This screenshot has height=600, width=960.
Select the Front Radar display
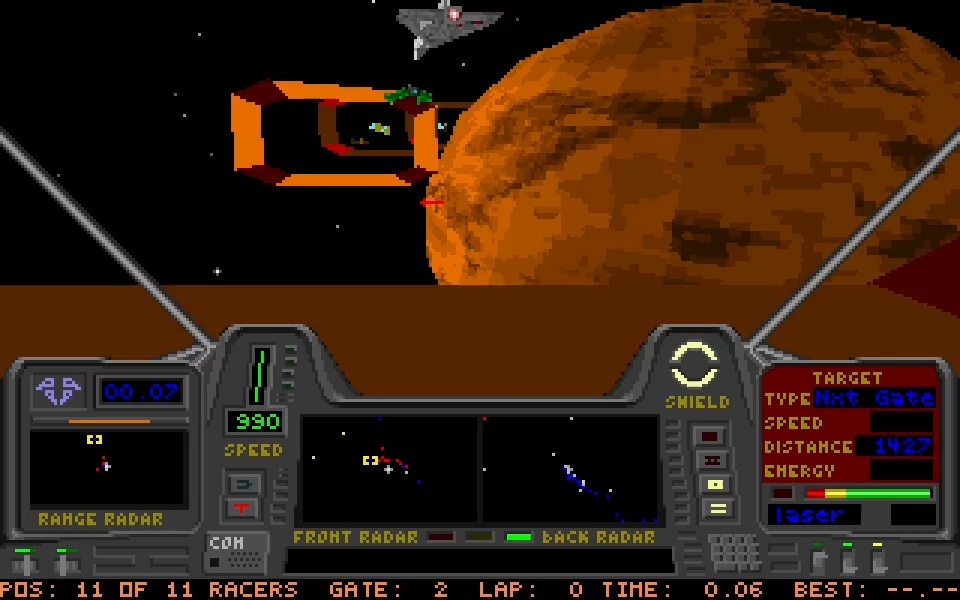[x=389, y=469]
